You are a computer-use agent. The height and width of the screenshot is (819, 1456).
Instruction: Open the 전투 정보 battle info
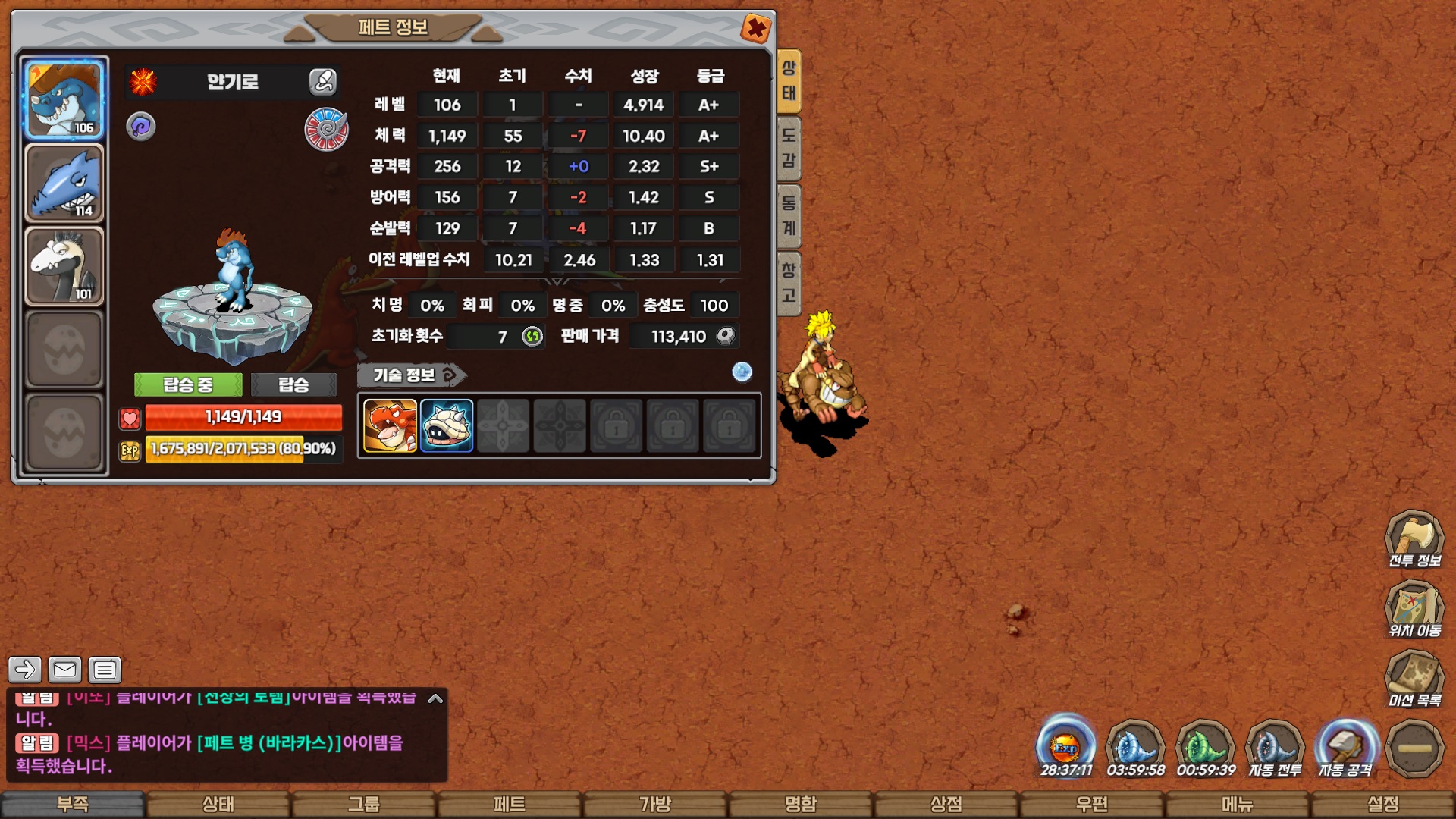(x=1414, y=539)
